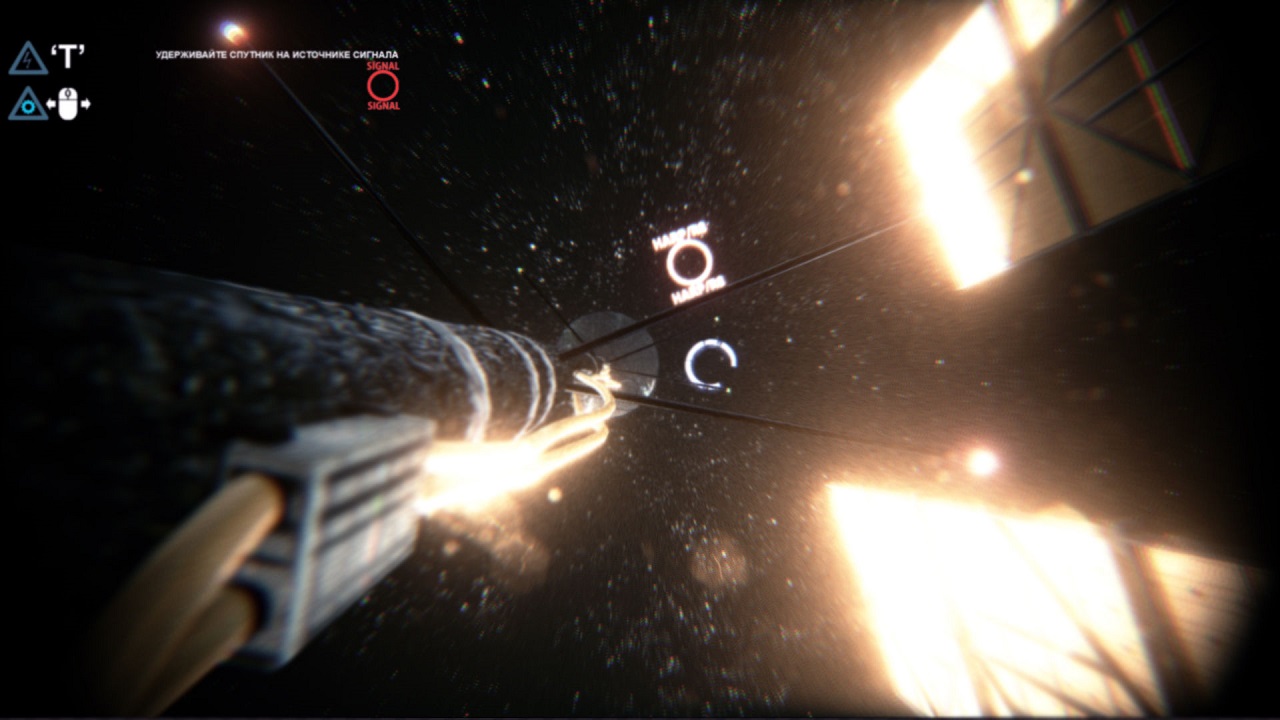Activate the lightning bolt triangle icon
The image size is (1280, 720).
click(27, 59)
